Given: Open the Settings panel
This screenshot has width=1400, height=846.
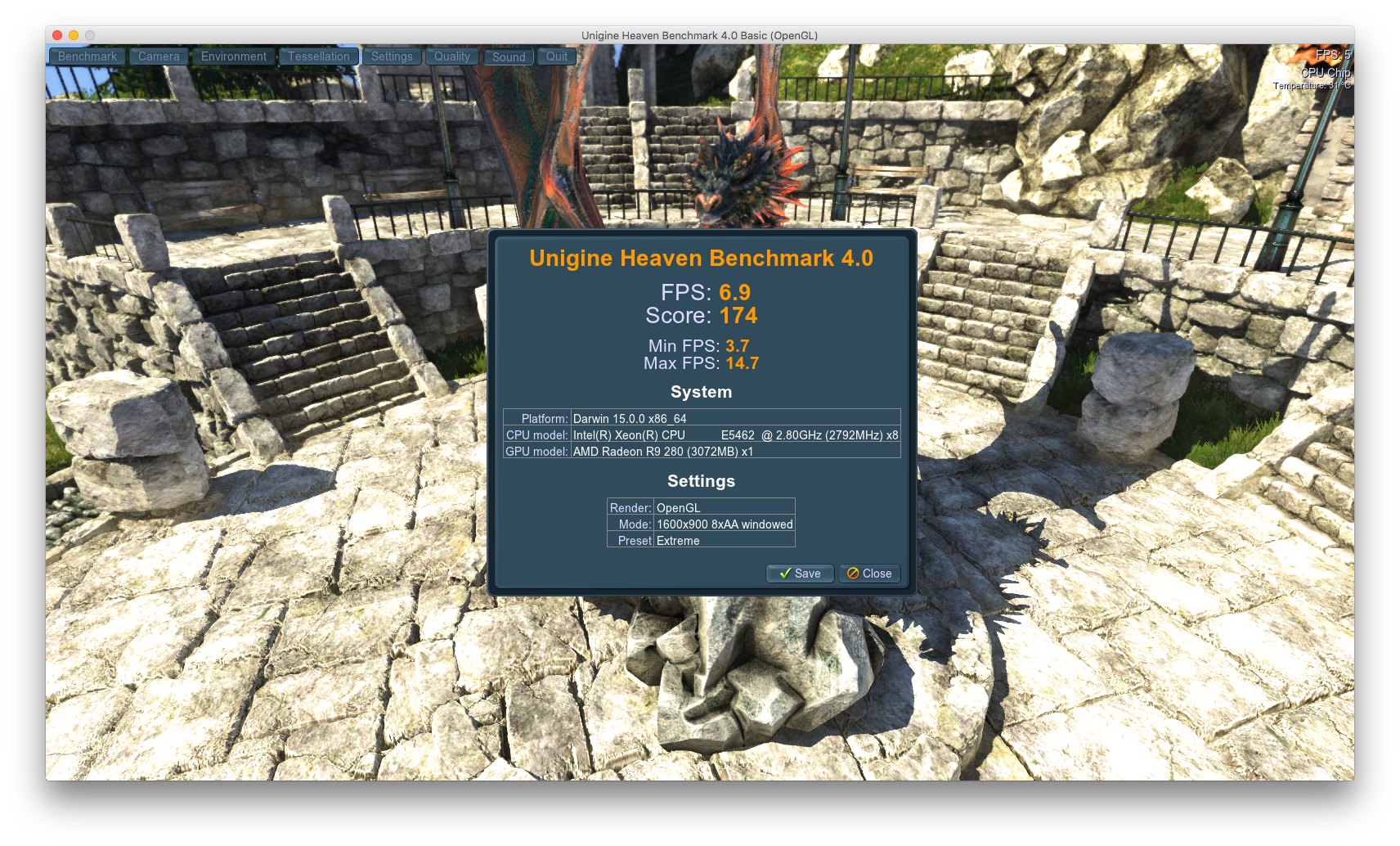Looking at the screenshot, I should point(392,56).
